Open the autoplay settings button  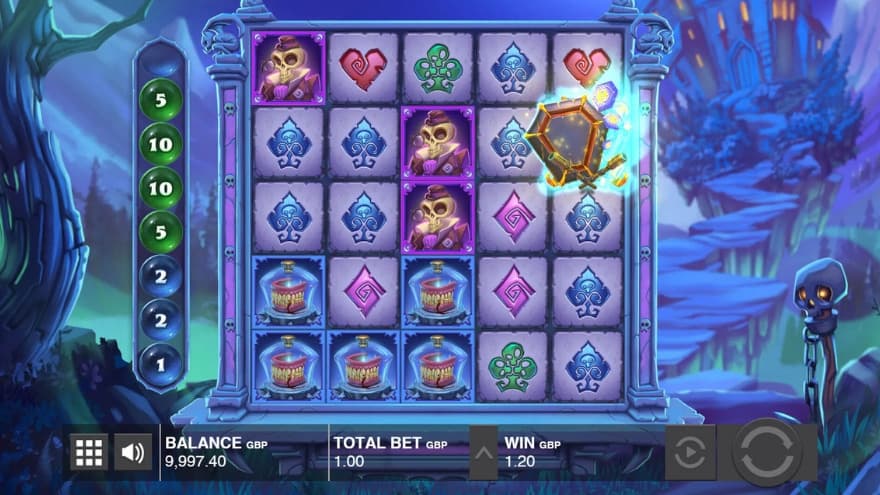(690, 453)
